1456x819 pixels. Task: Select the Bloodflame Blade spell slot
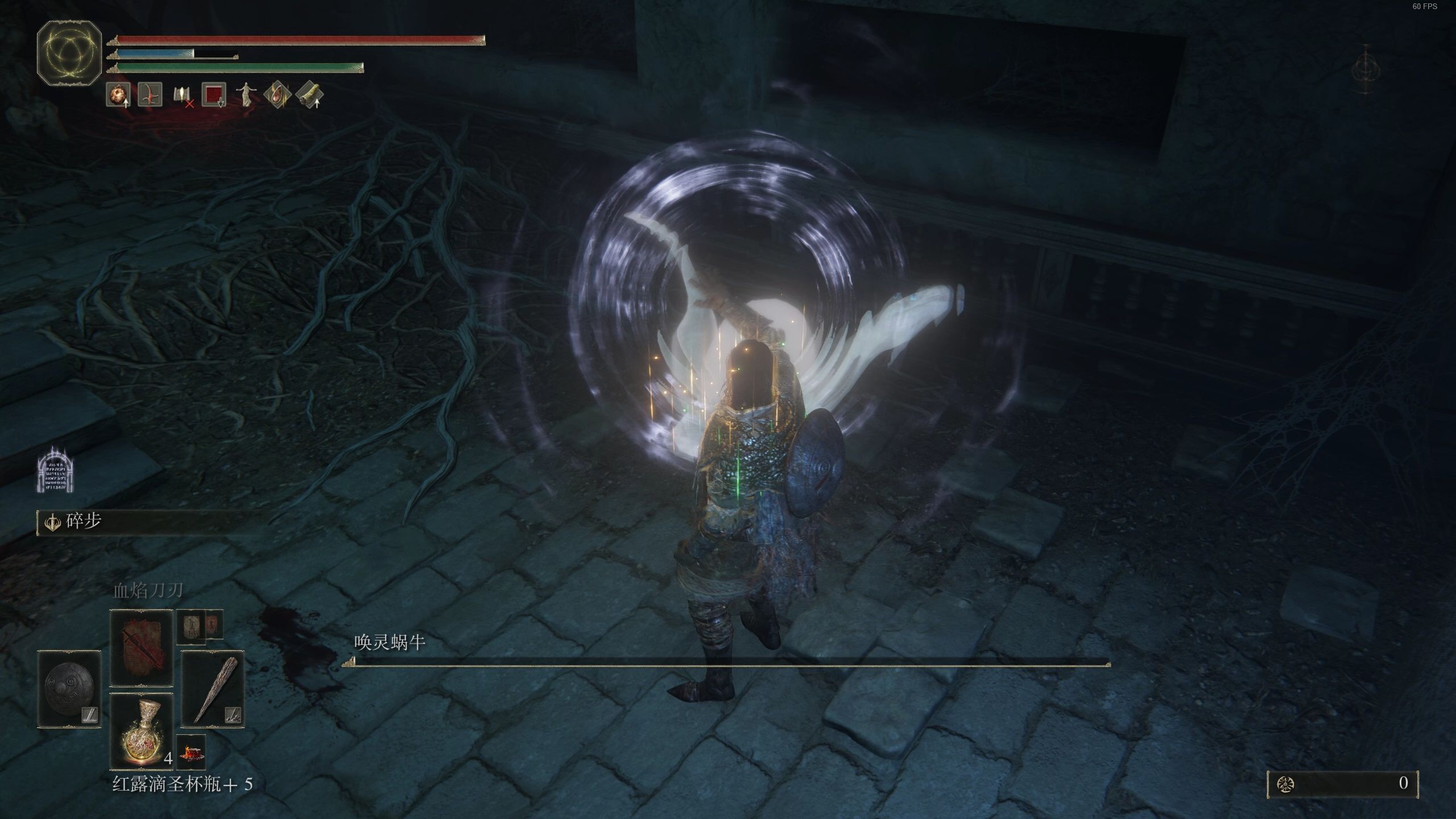tap(141, 648)
